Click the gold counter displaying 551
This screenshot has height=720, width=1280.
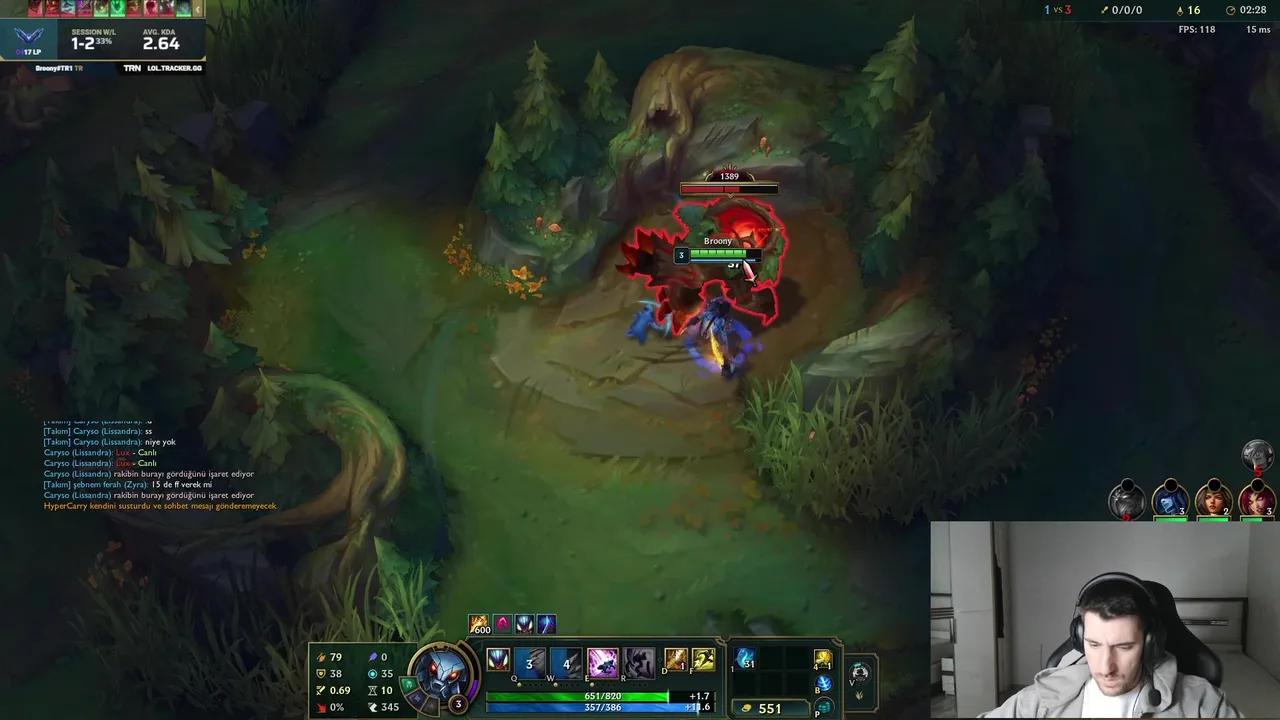(x=768, y=707)
